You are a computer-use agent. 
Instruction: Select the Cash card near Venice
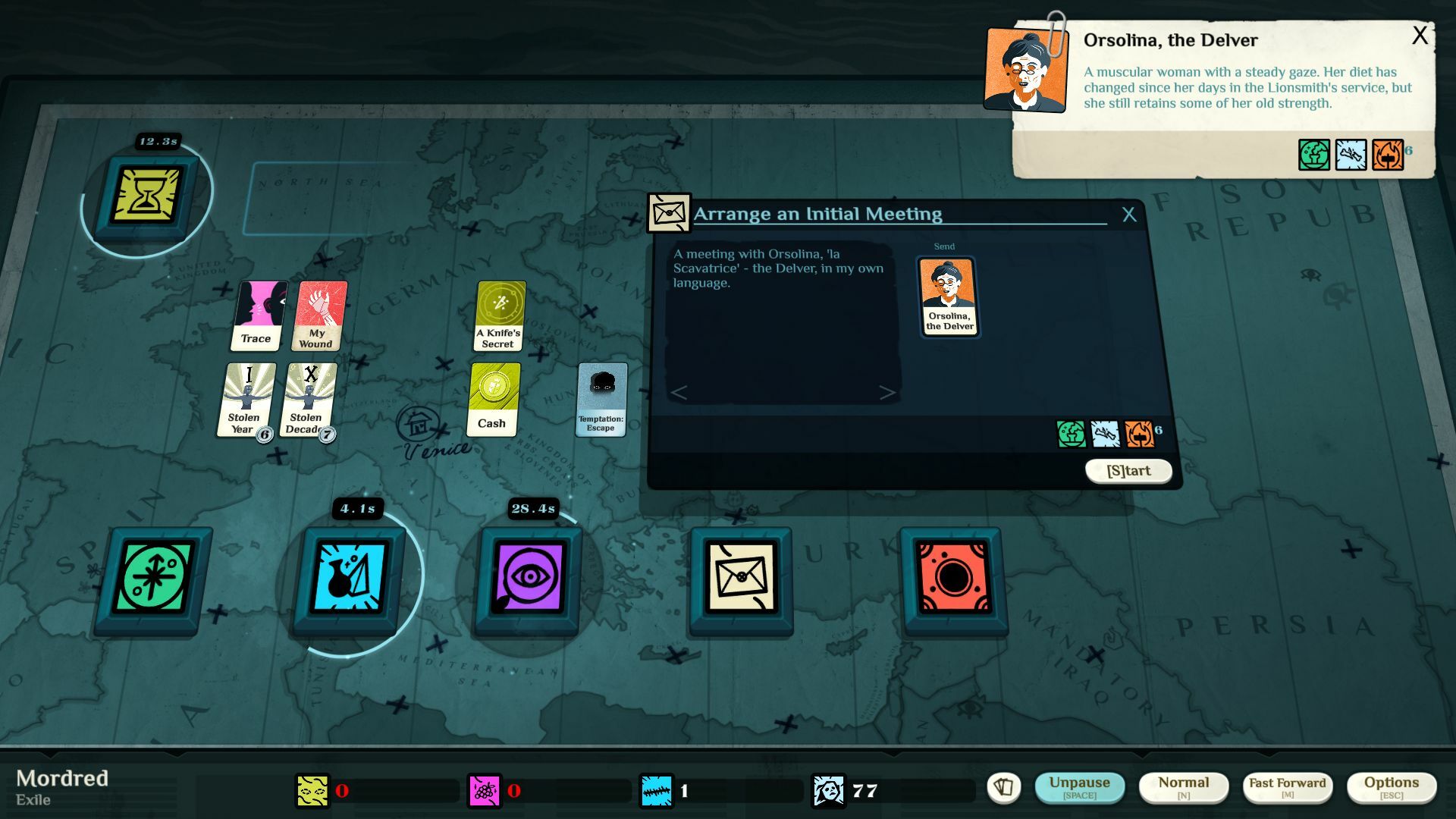[x=491, y=398]
